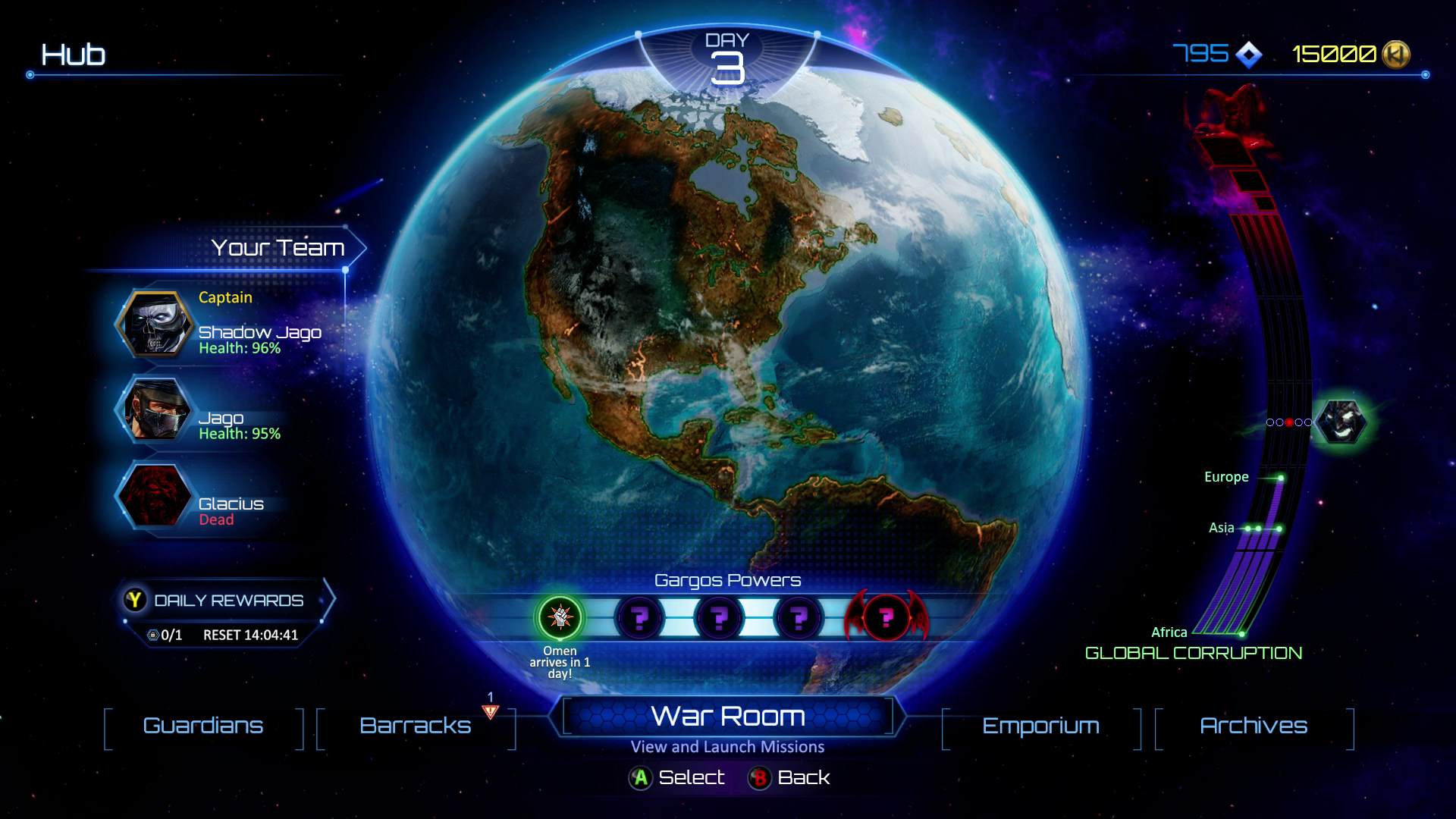1456x819 pixels.
Task: Inspect the Omen arrival Gargos power
Action: [x=560, y=617]
